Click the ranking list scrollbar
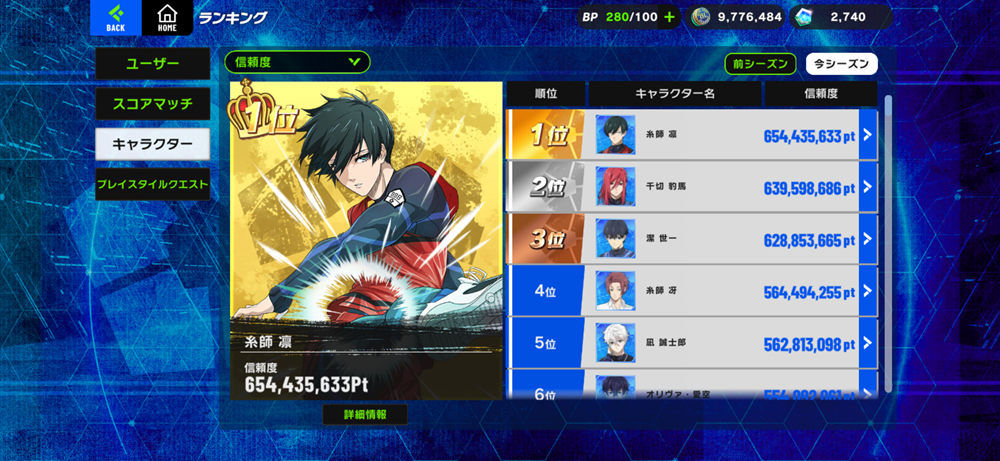The image size is (1000, 461). pos(887,240)
